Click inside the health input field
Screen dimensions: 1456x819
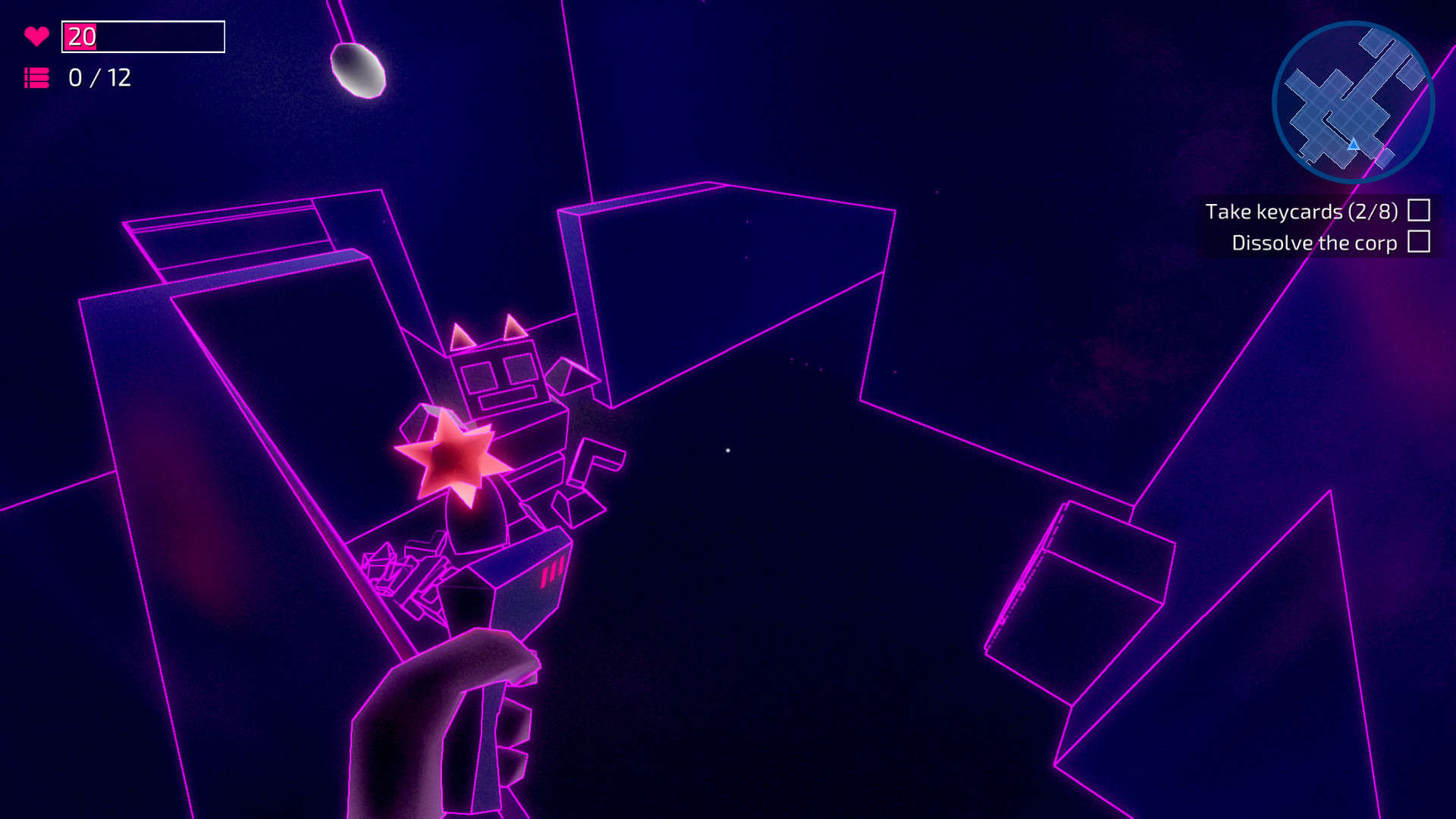click(144, 35)
